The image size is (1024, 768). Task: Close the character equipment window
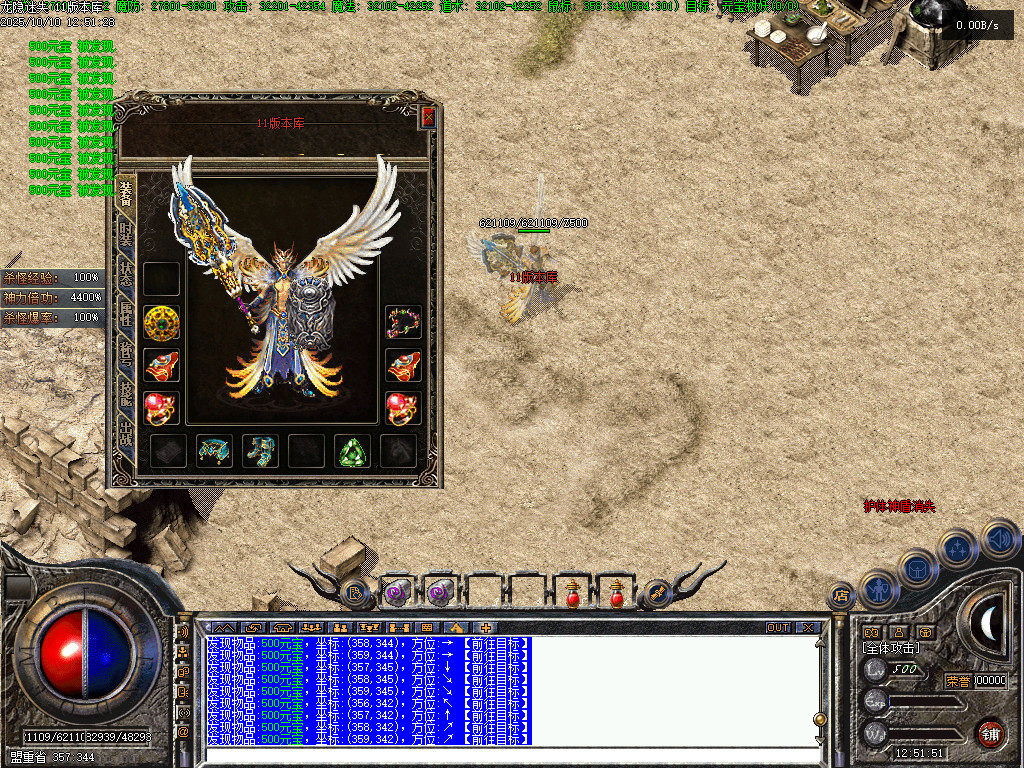click(x=428, y=117)
